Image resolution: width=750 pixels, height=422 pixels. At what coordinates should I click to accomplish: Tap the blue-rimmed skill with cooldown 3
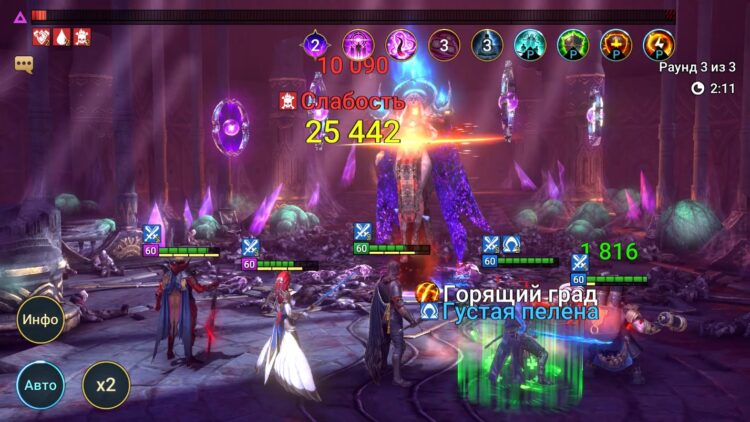coord(487,44)
